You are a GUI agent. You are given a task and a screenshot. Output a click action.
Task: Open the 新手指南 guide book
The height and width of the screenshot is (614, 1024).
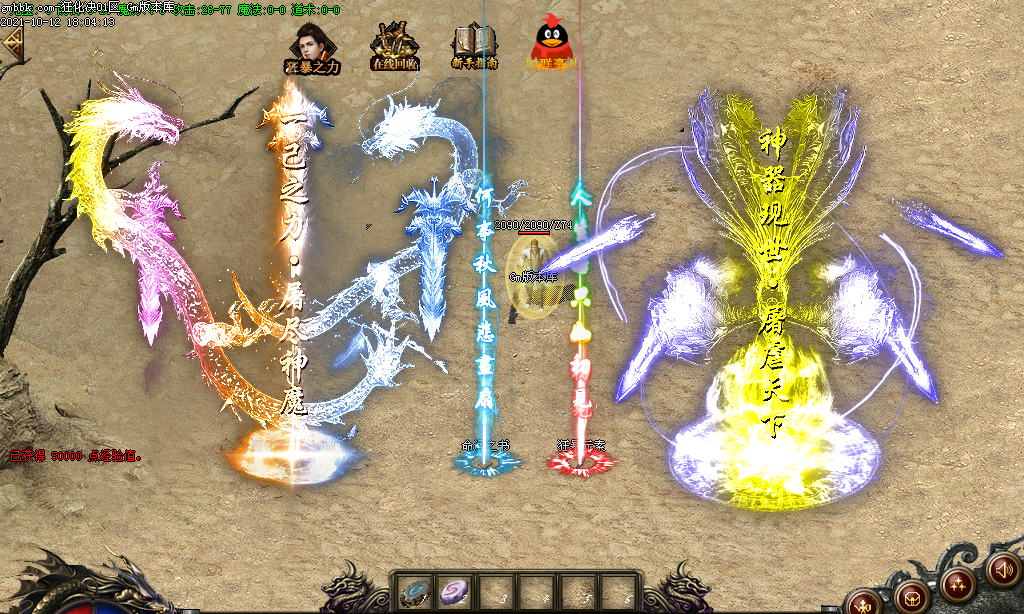476,47
